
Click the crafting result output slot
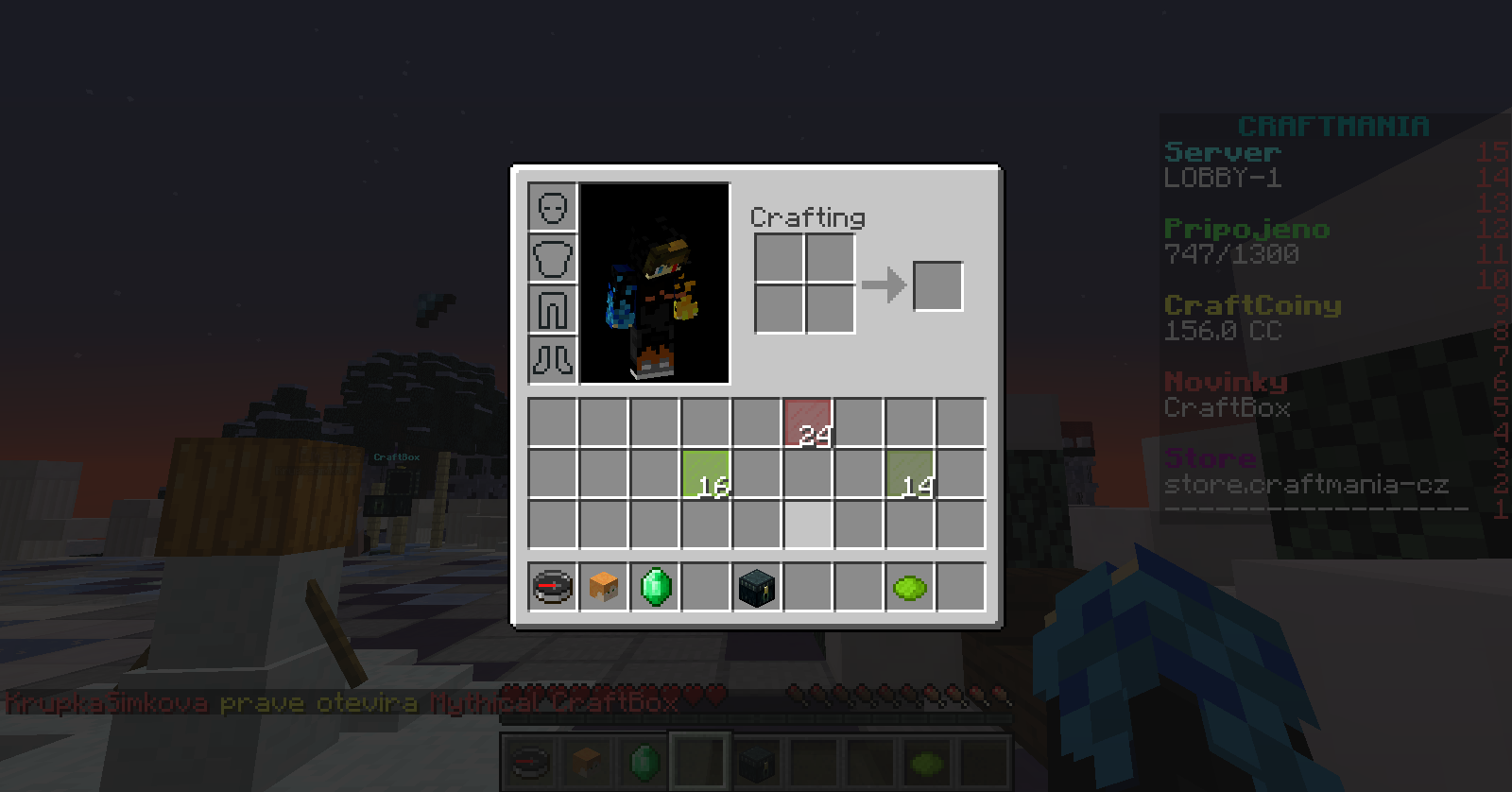[x=938, y=285]
